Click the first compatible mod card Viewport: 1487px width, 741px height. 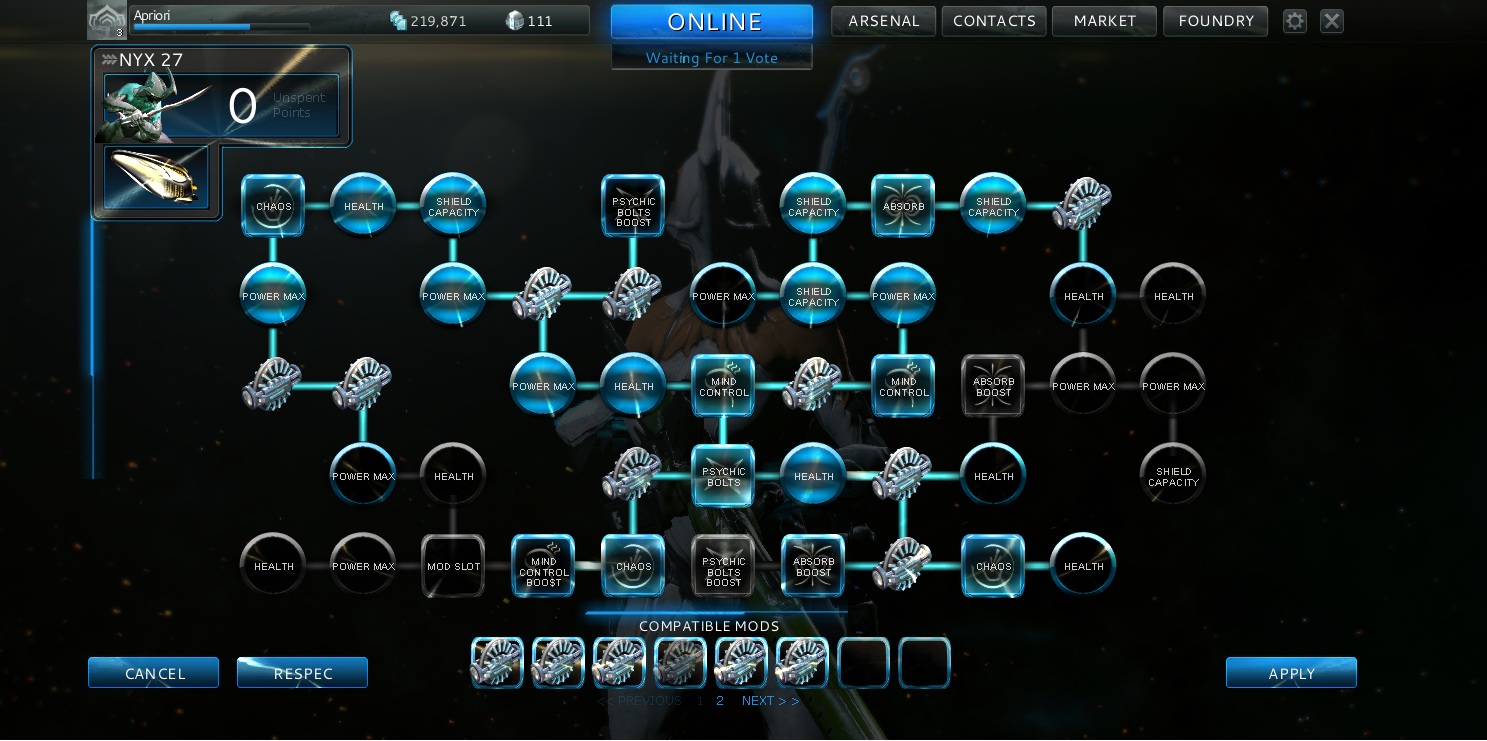[x=497, y=662]
